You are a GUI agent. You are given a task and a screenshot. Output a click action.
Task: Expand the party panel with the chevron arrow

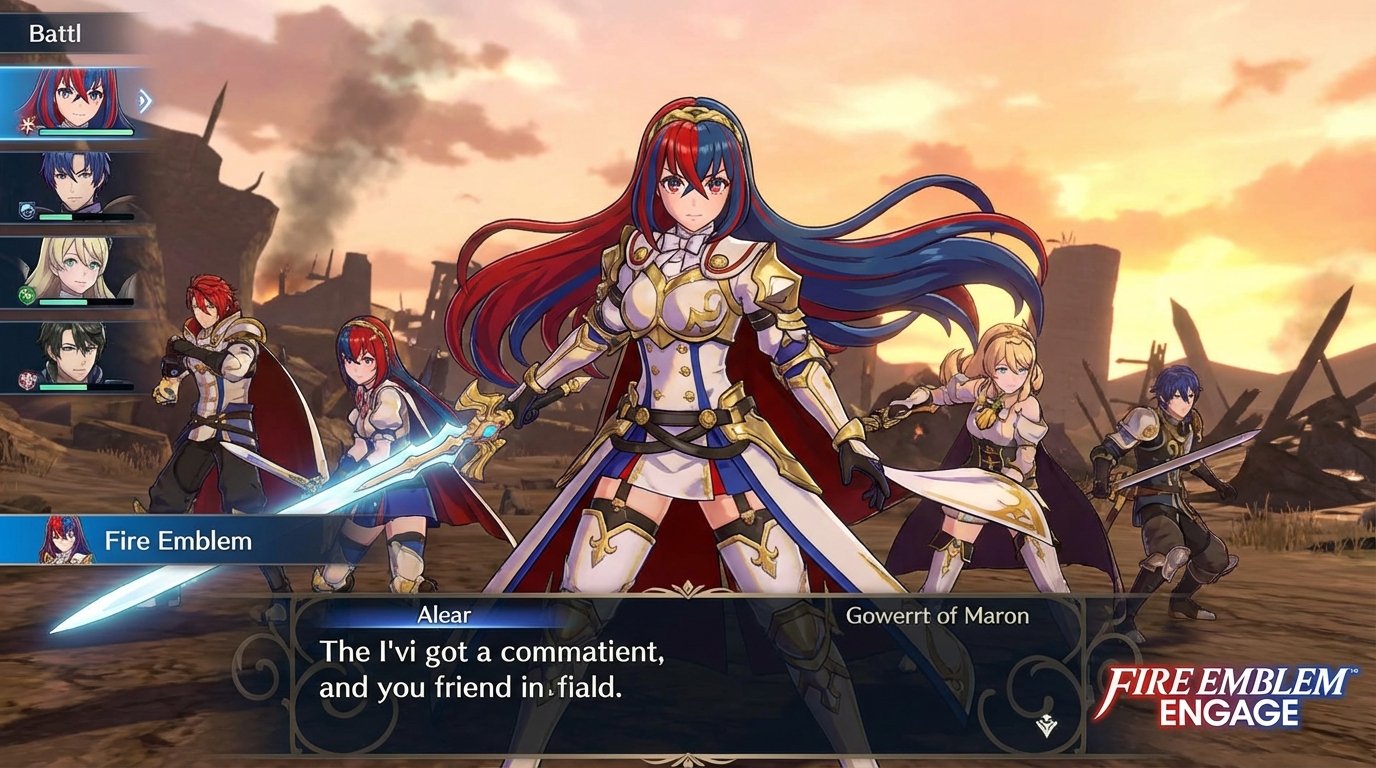[145, 100]
